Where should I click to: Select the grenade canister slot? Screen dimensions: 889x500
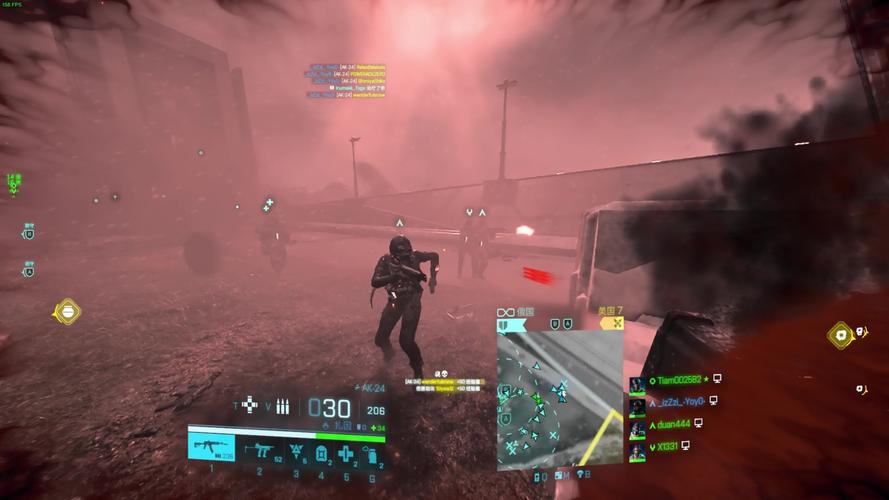pos(371,454)
